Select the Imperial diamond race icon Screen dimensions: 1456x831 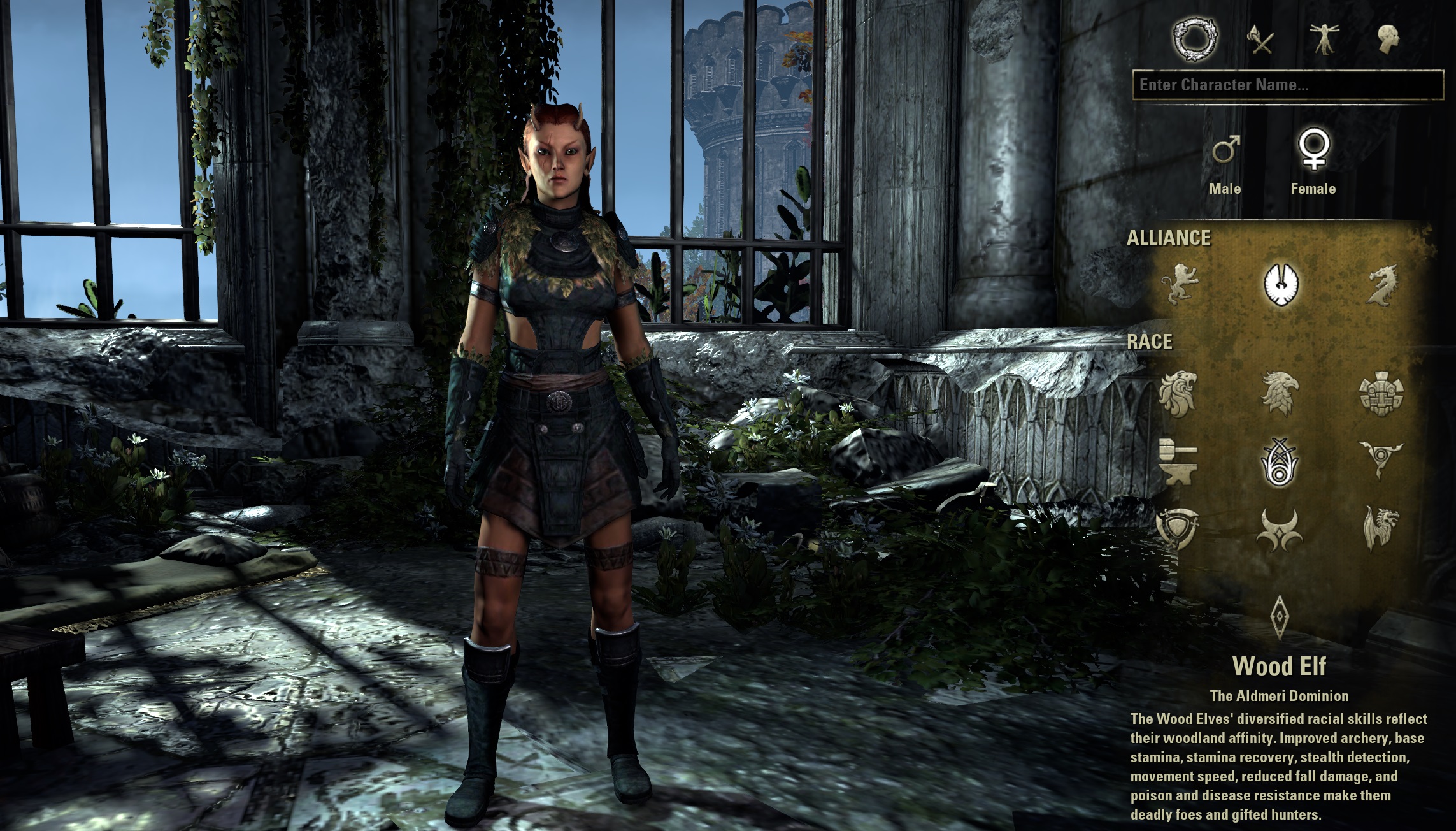[1279, 617]
